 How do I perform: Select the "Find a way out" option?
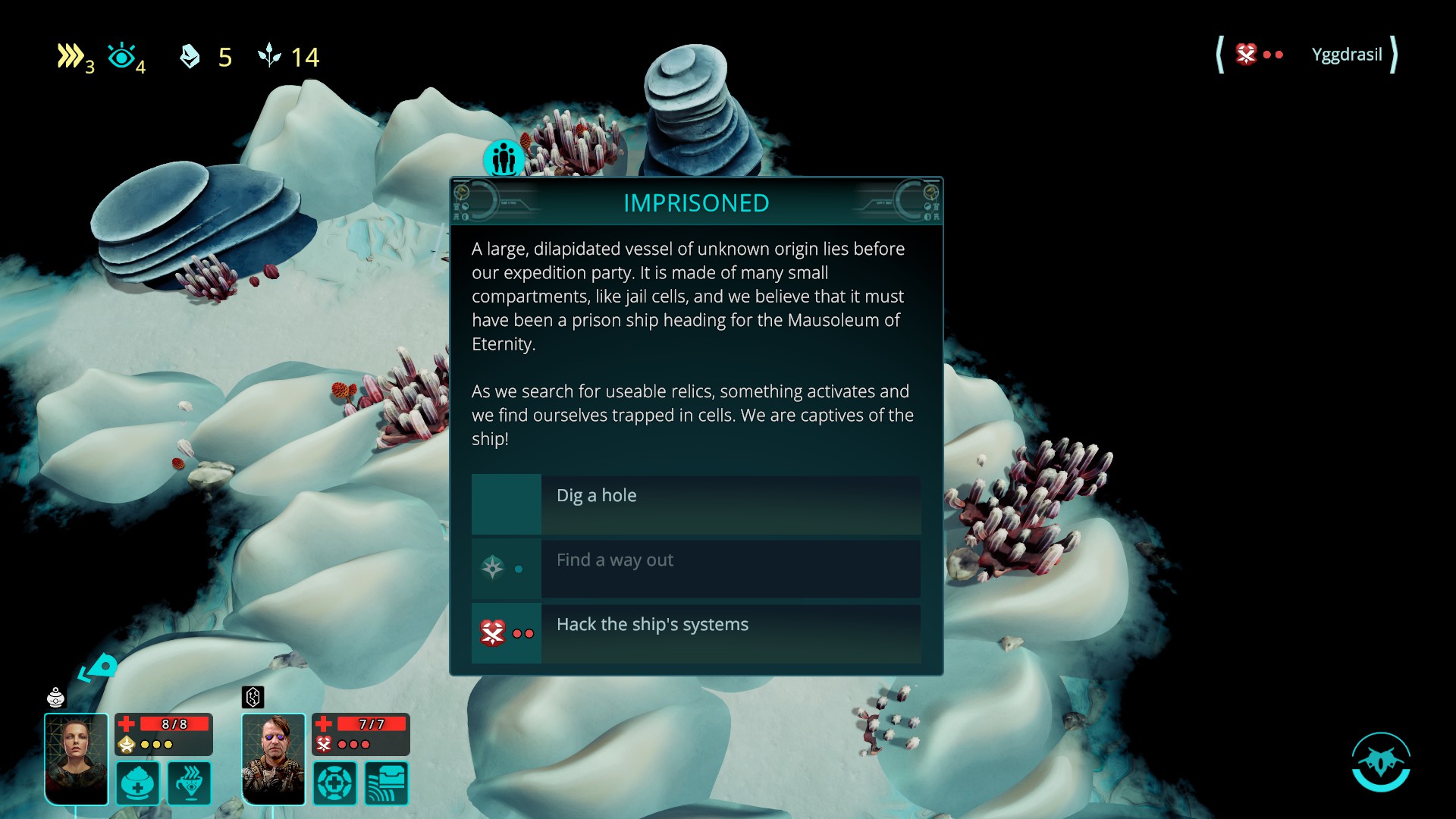695,569
